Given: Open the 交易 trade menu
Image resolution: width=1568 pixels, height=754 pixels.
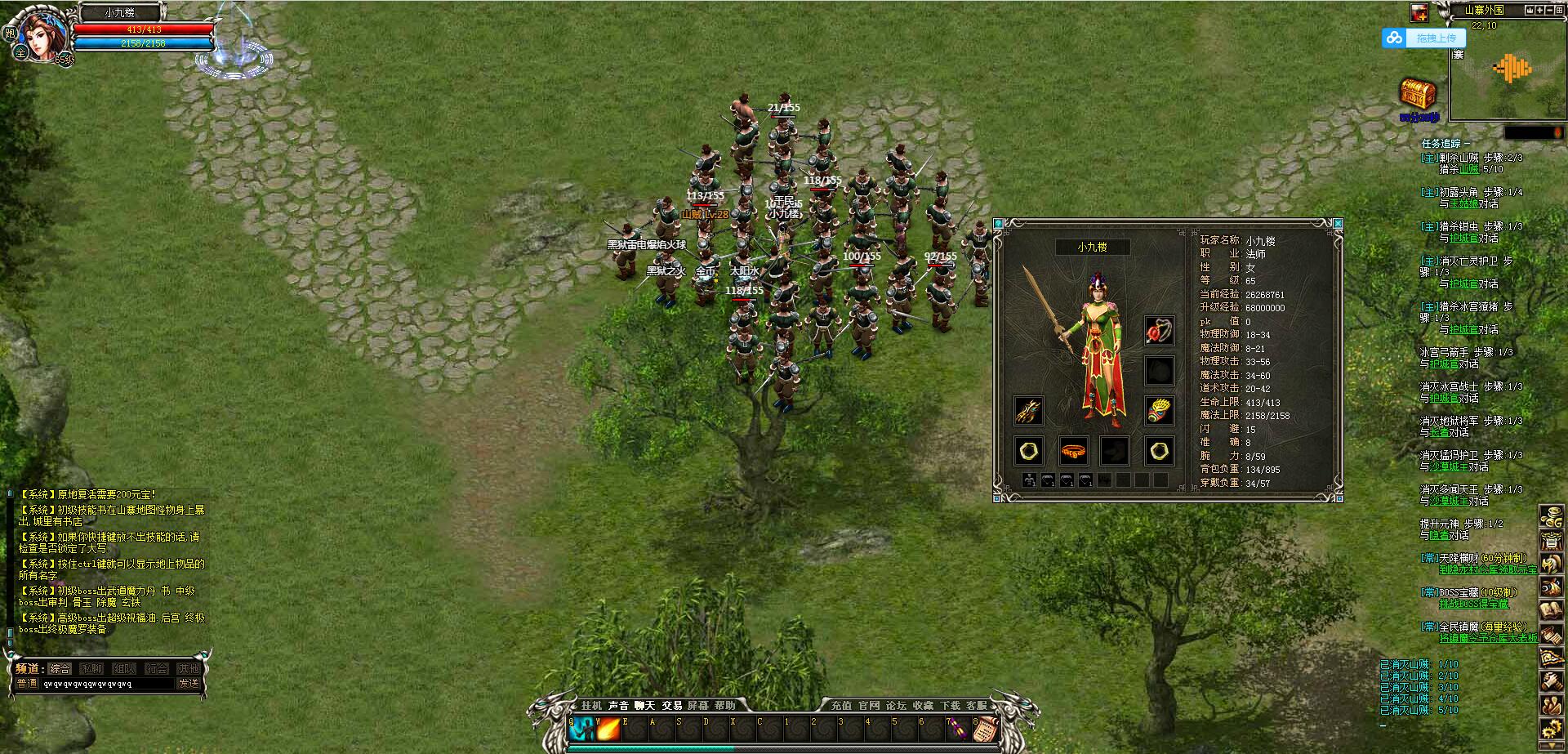Looking at the screenshot, I should (x=672, y=707).
